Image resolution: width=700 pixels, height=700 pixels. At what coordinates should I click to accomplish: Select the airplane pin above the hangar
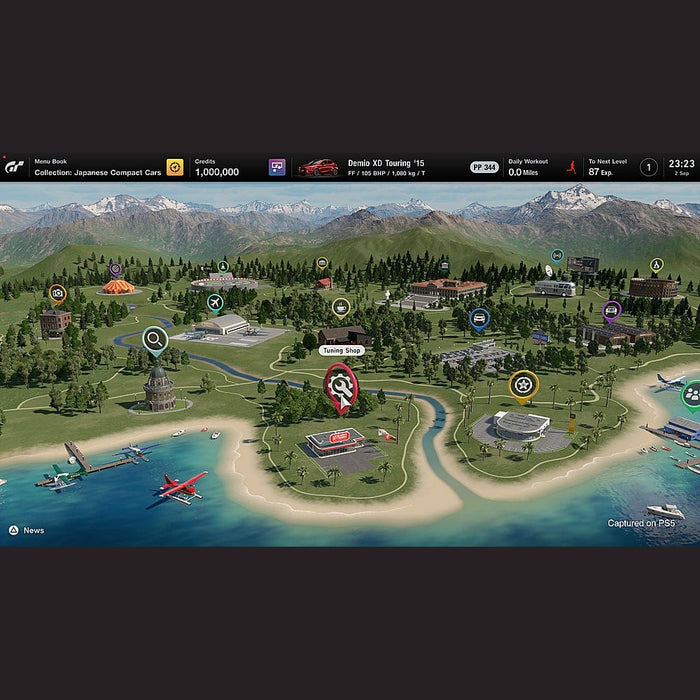click(214, 301)
